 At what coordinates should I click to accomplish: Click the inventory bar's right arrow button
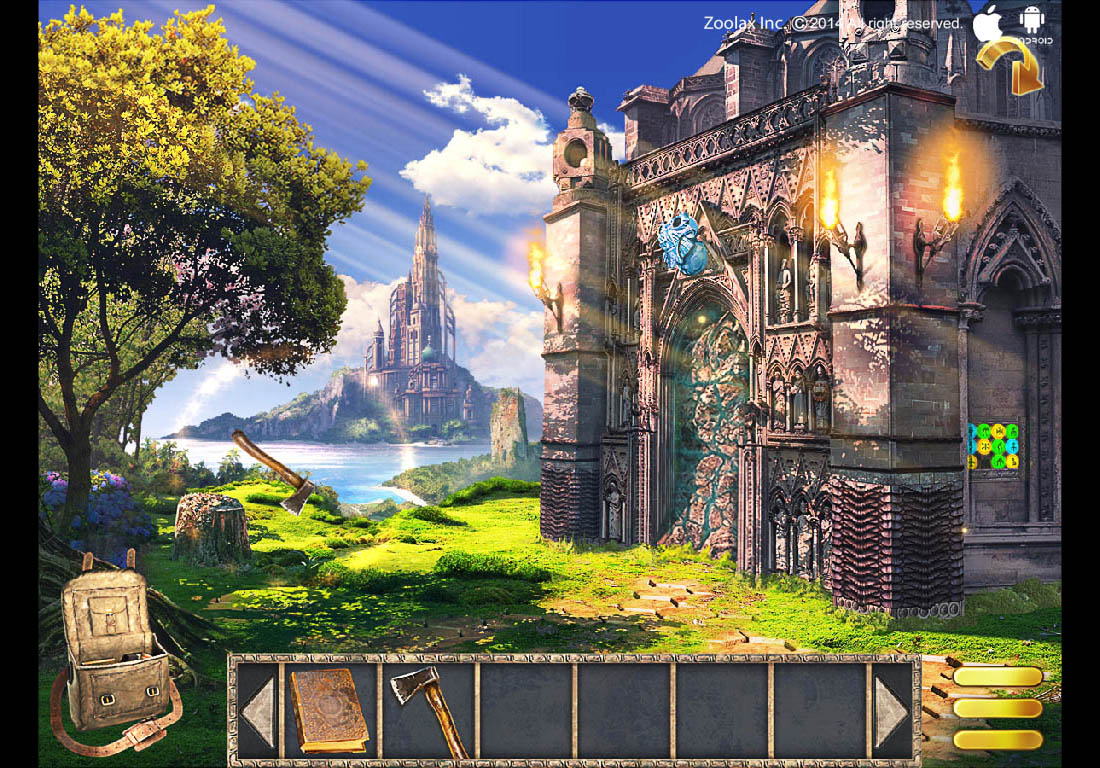point(893,712)
